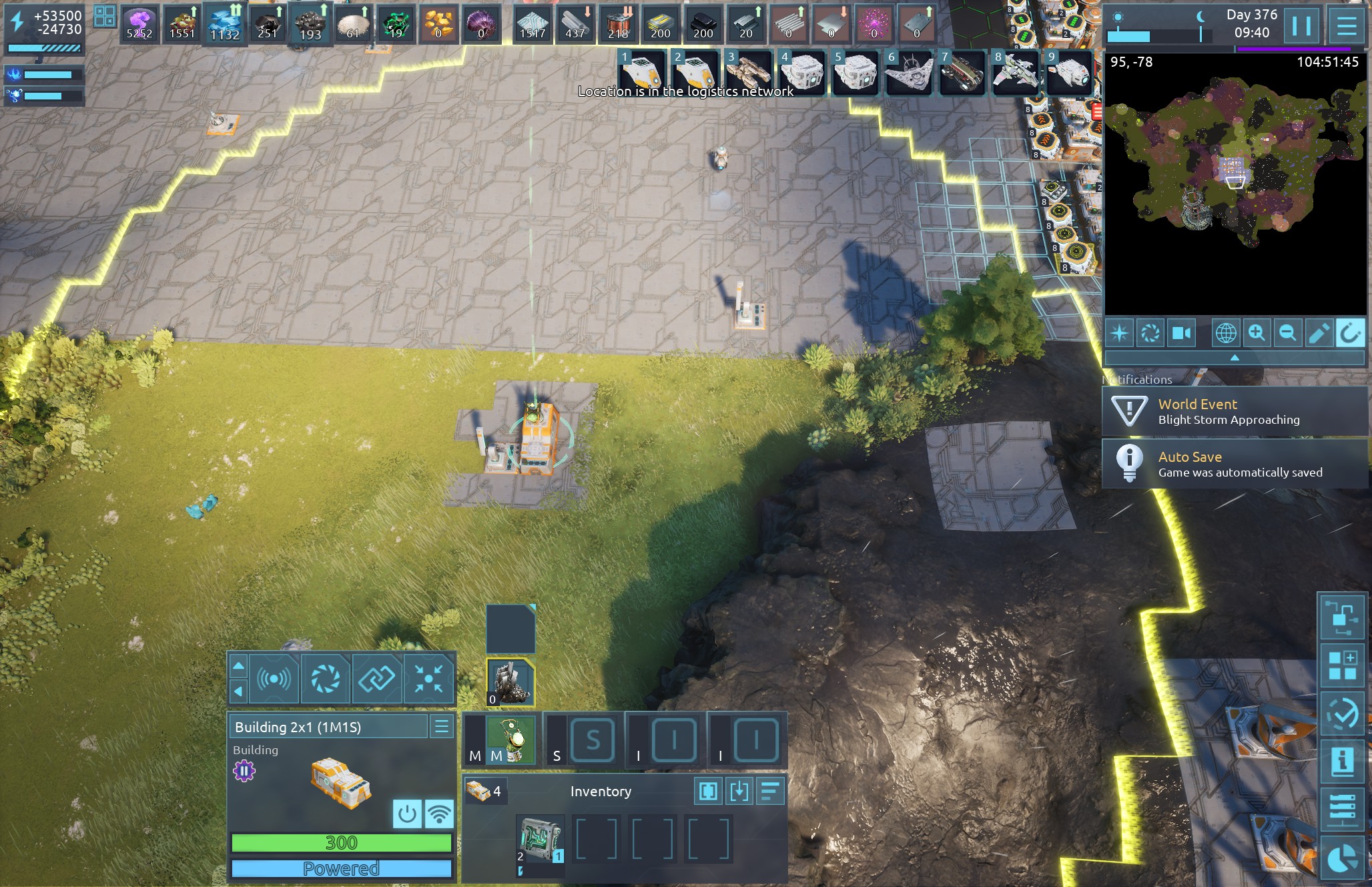The image size is (1372, 887).
Task: Open the Auto Save notification
Action: (1235, 465)
